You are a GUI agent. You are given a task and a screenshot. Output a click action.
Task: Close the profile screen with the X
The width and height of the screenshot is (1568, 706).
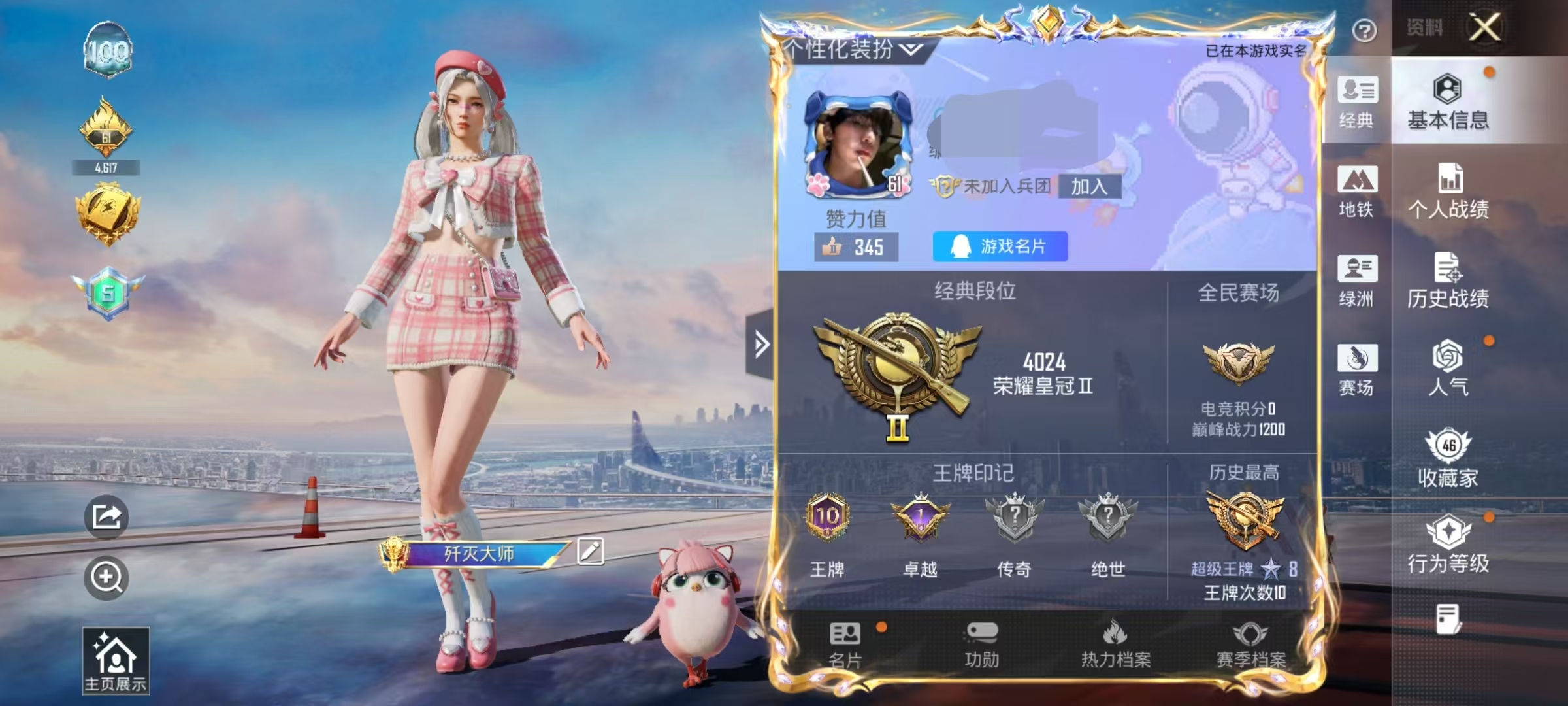point(1485,27)
